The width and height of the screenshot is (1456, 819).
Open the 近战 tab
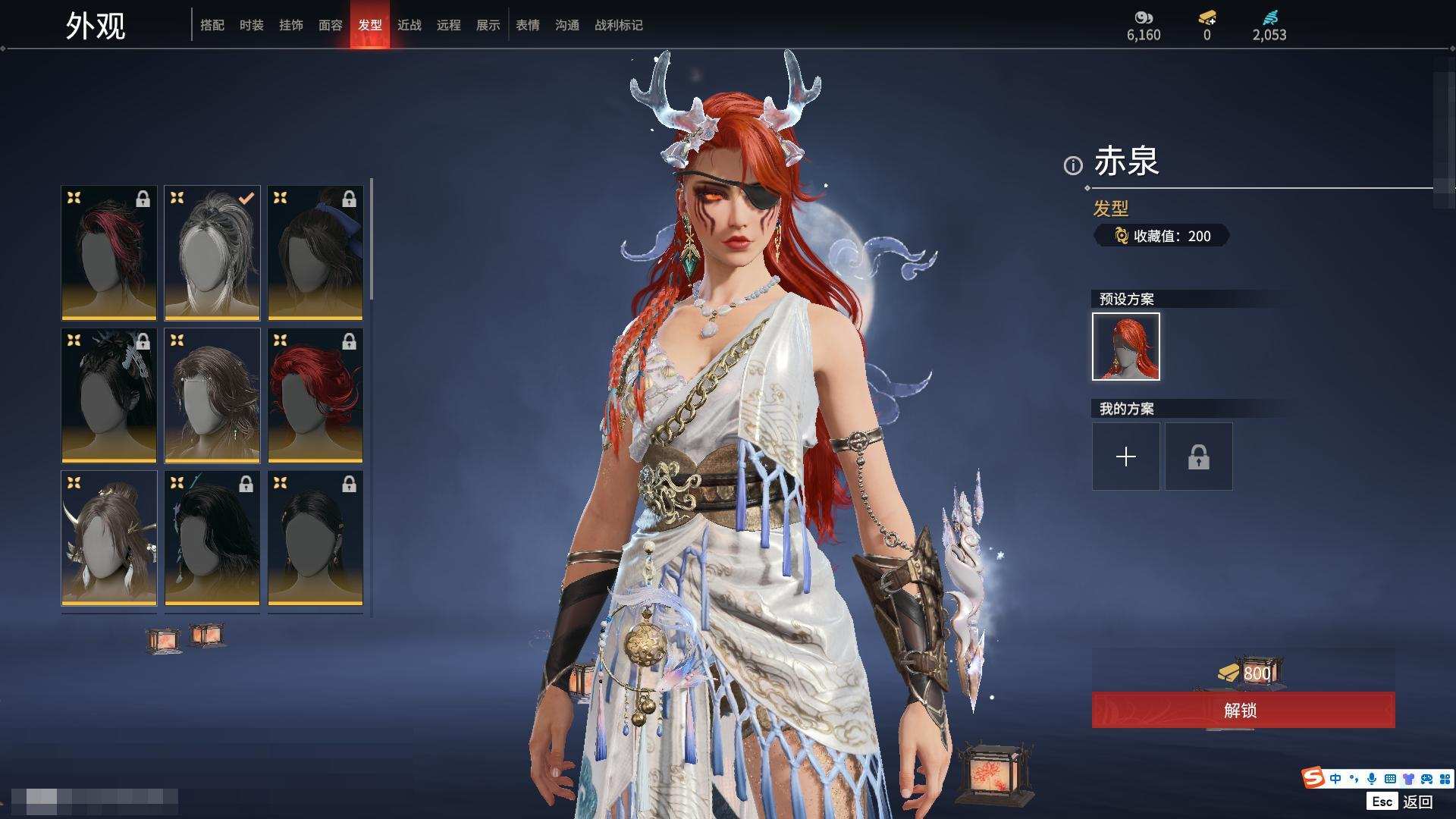[x=409, y=25]
